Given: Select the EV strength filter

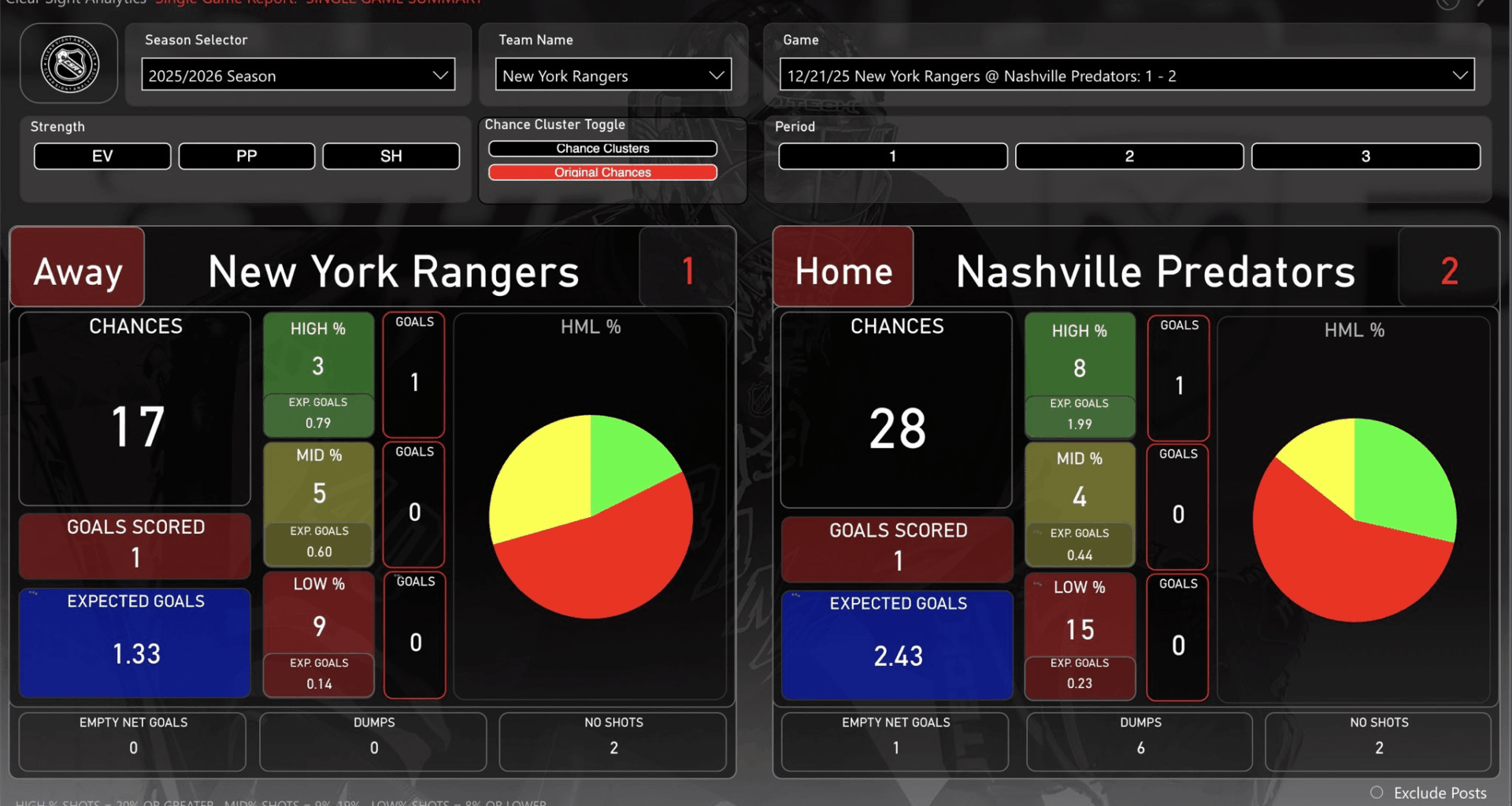Looking at the screenshot, I should point(102,156).
